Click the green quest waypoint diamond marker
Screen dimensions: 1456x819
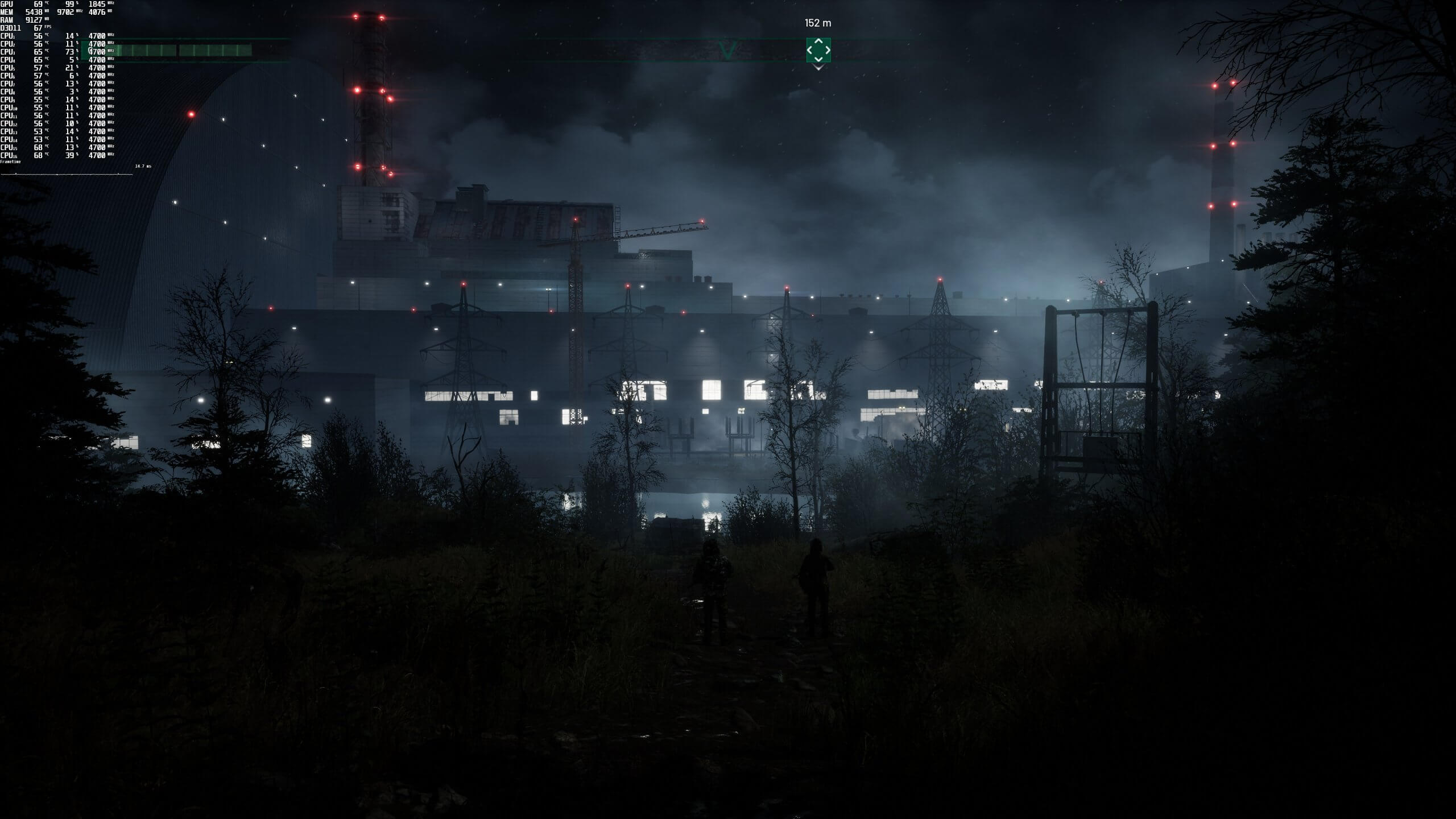[x=818, y=50]
